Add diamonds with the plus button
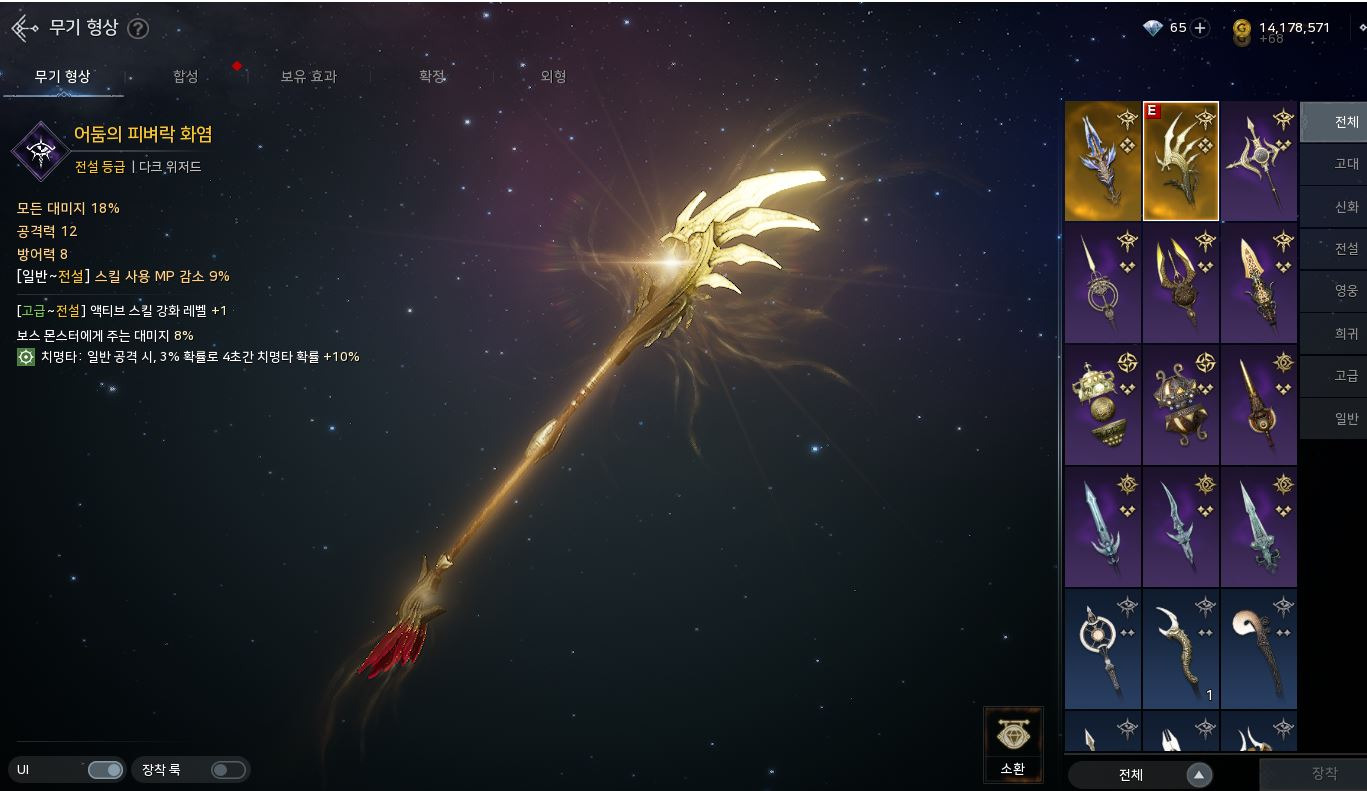 [1201, 28]
